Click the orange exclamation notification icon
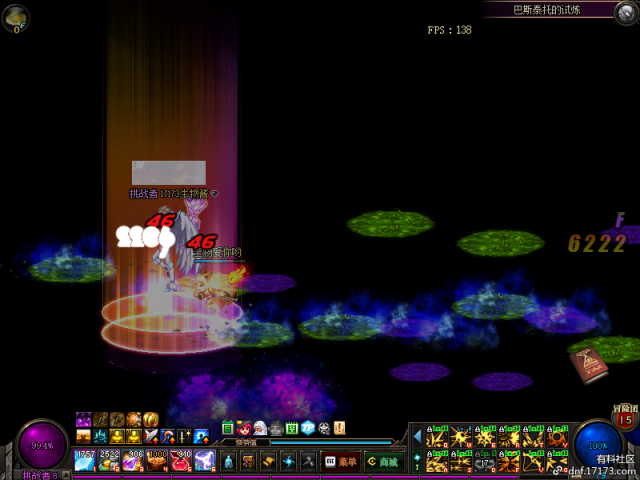Screen dimensions: 640x480 [339, 428]
